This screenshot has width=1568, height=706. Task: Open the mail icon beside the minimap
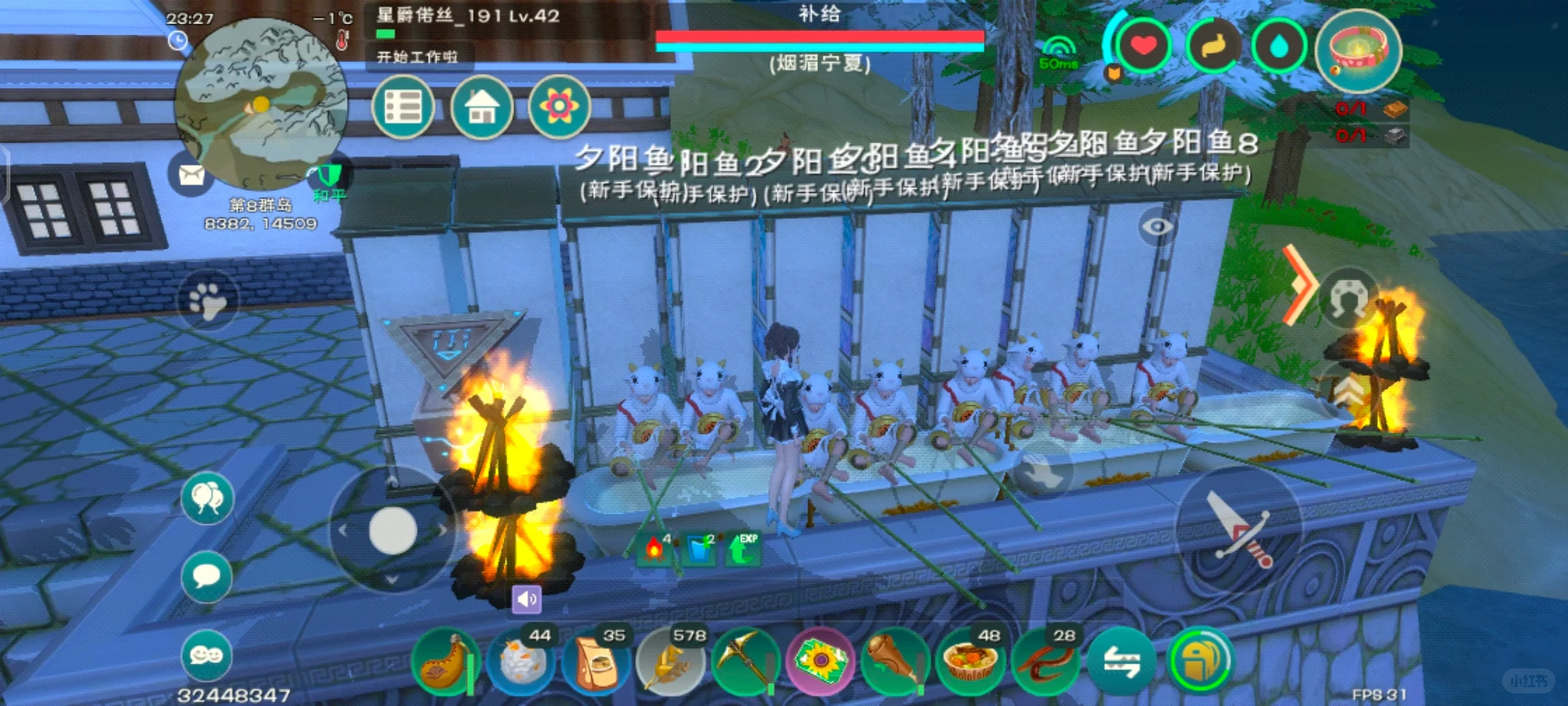pos(190,175)
